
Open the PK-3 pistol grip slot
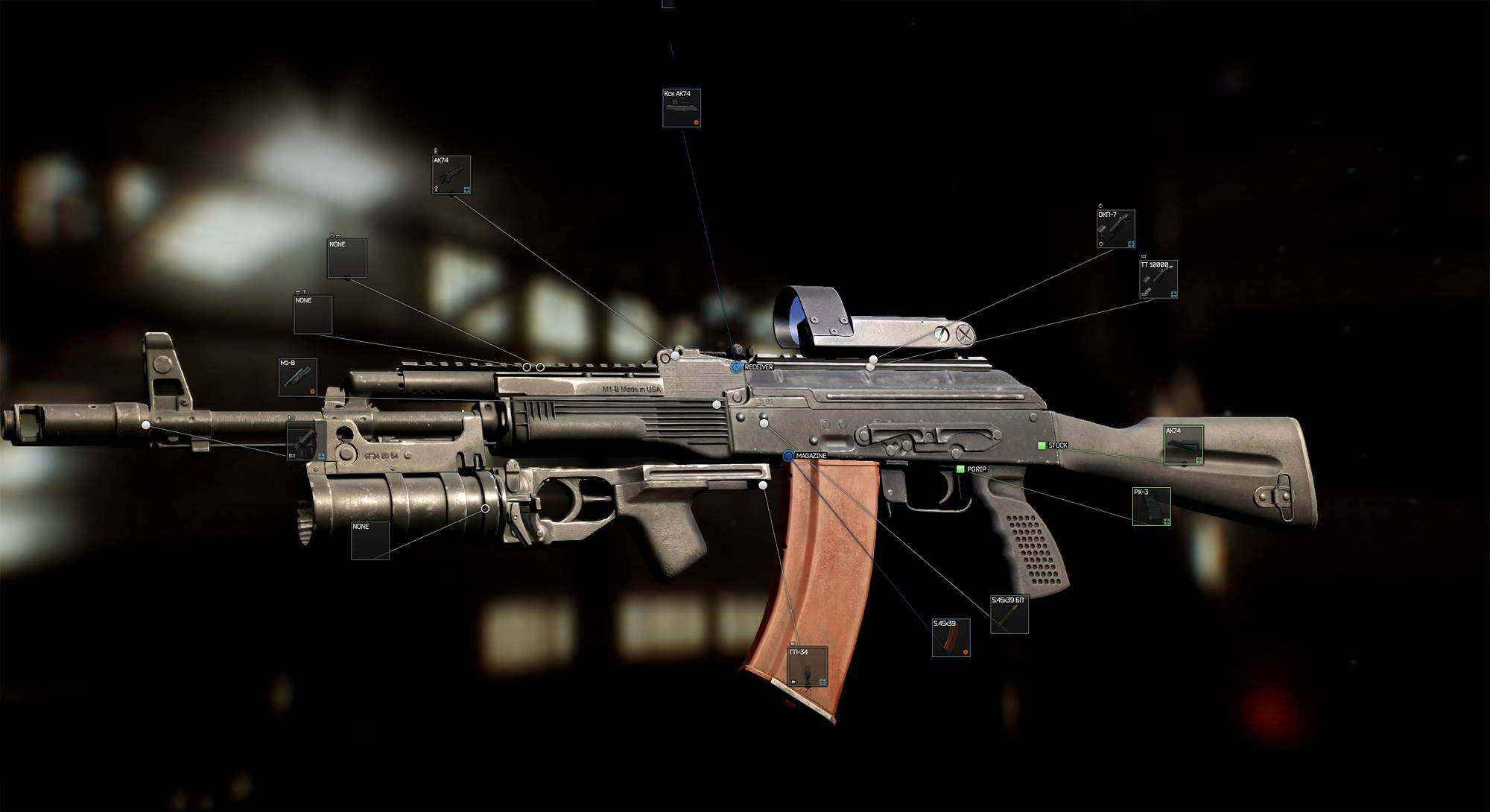coord(1151,507)
